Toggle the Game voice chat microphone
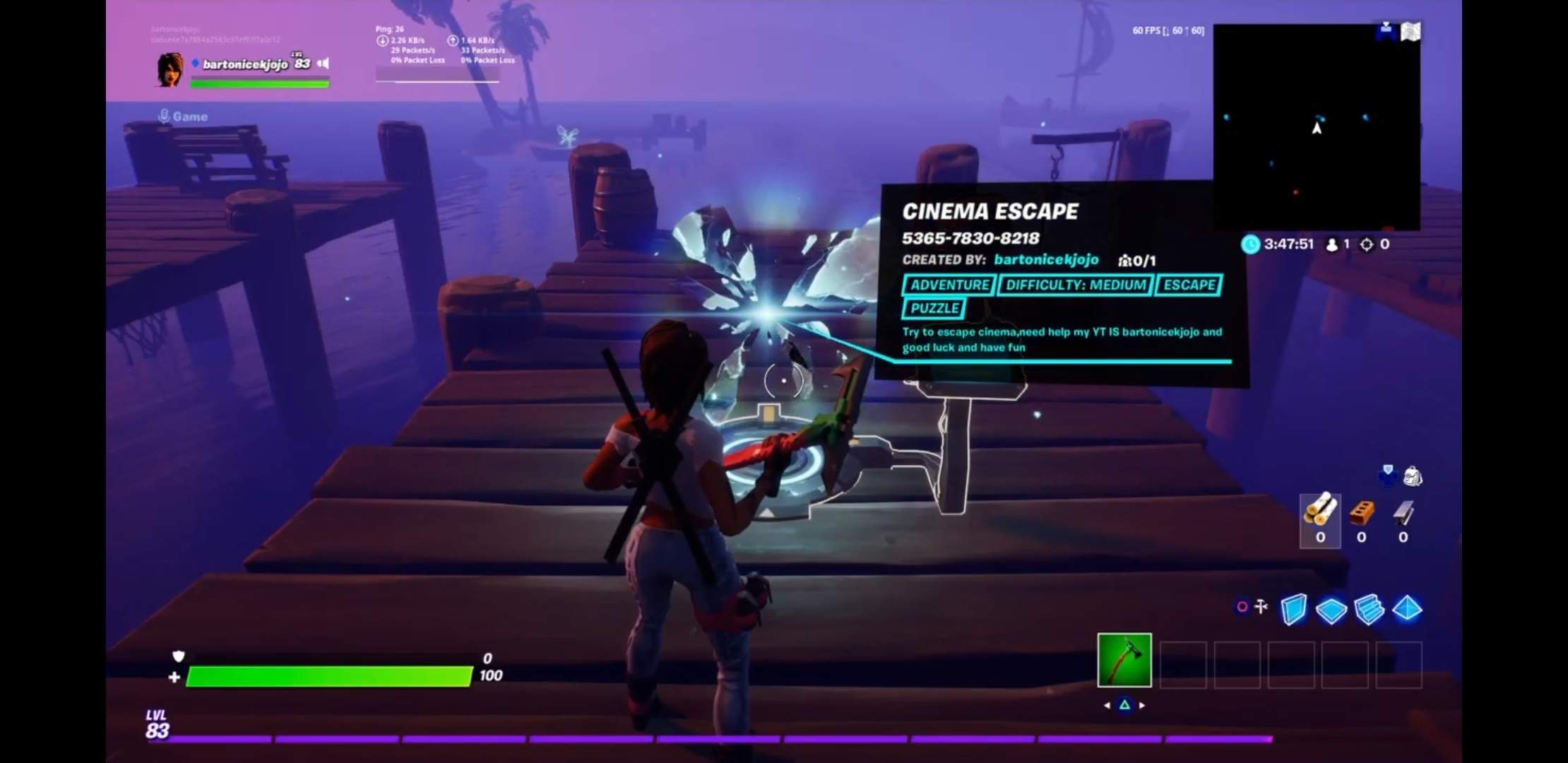This screenshot has width=1568, height=763. pyautogui.click(x=165, y=116)
